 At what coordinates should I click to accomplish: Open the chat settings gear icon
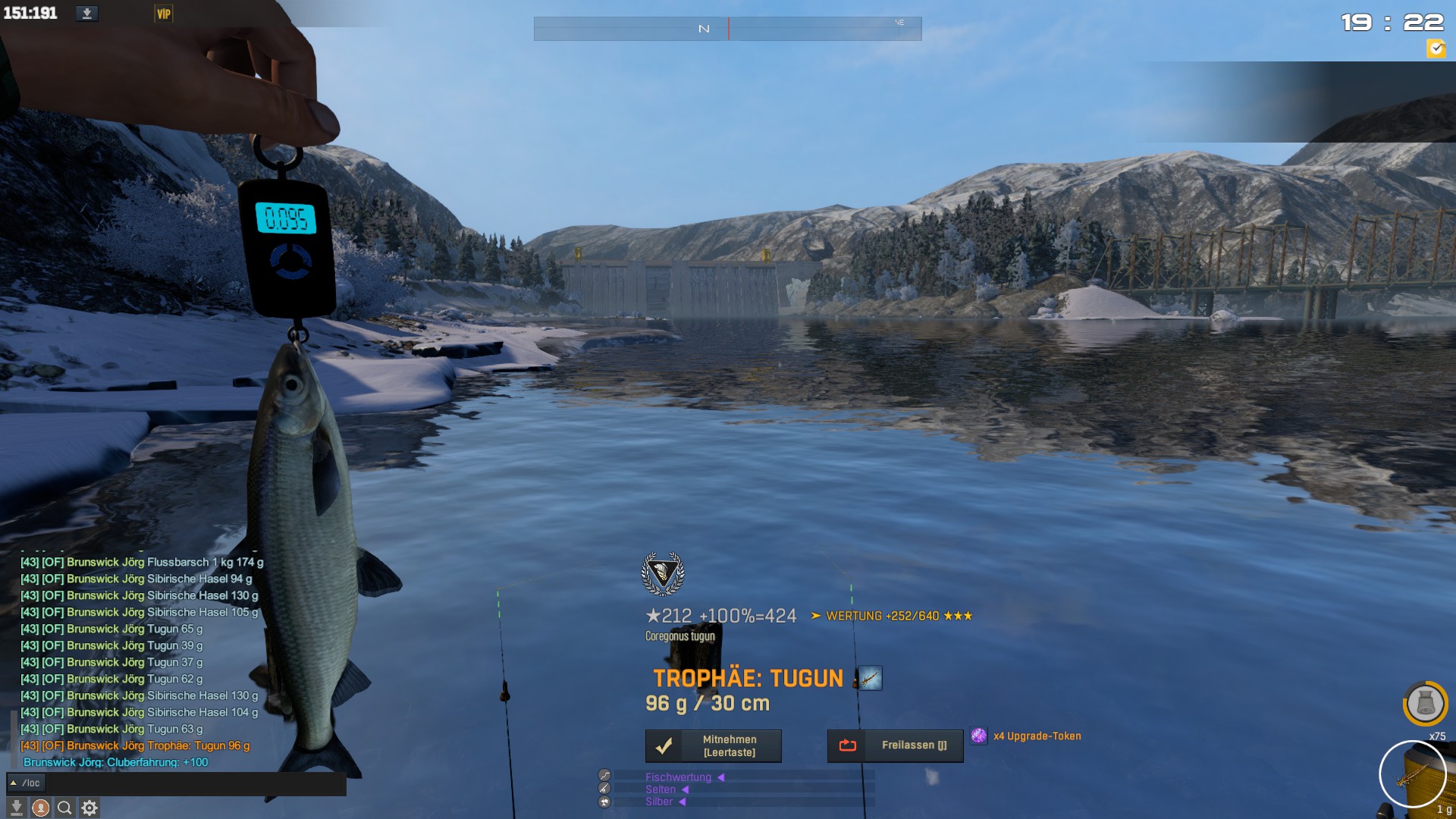pos(89,808)
